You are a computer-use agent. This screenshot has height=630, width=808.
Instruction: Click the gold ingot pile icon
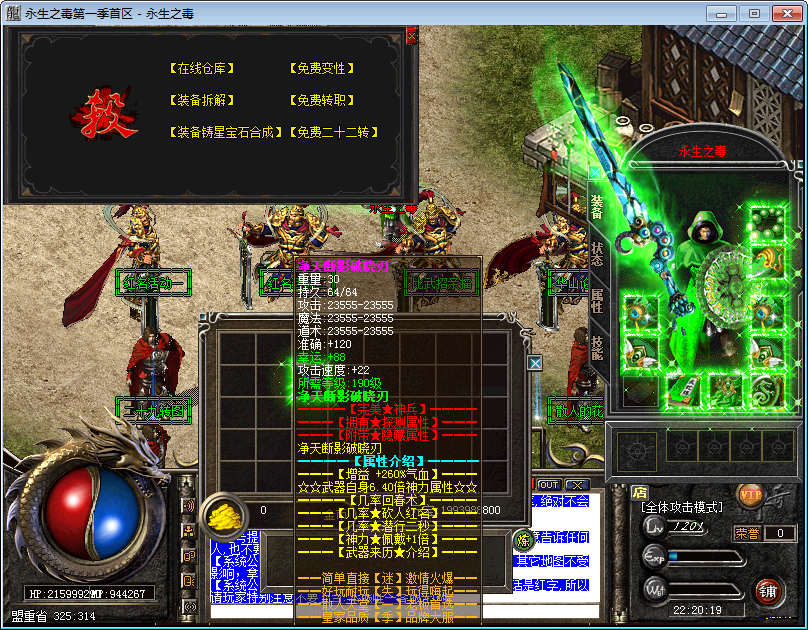[x=224, y=513]
